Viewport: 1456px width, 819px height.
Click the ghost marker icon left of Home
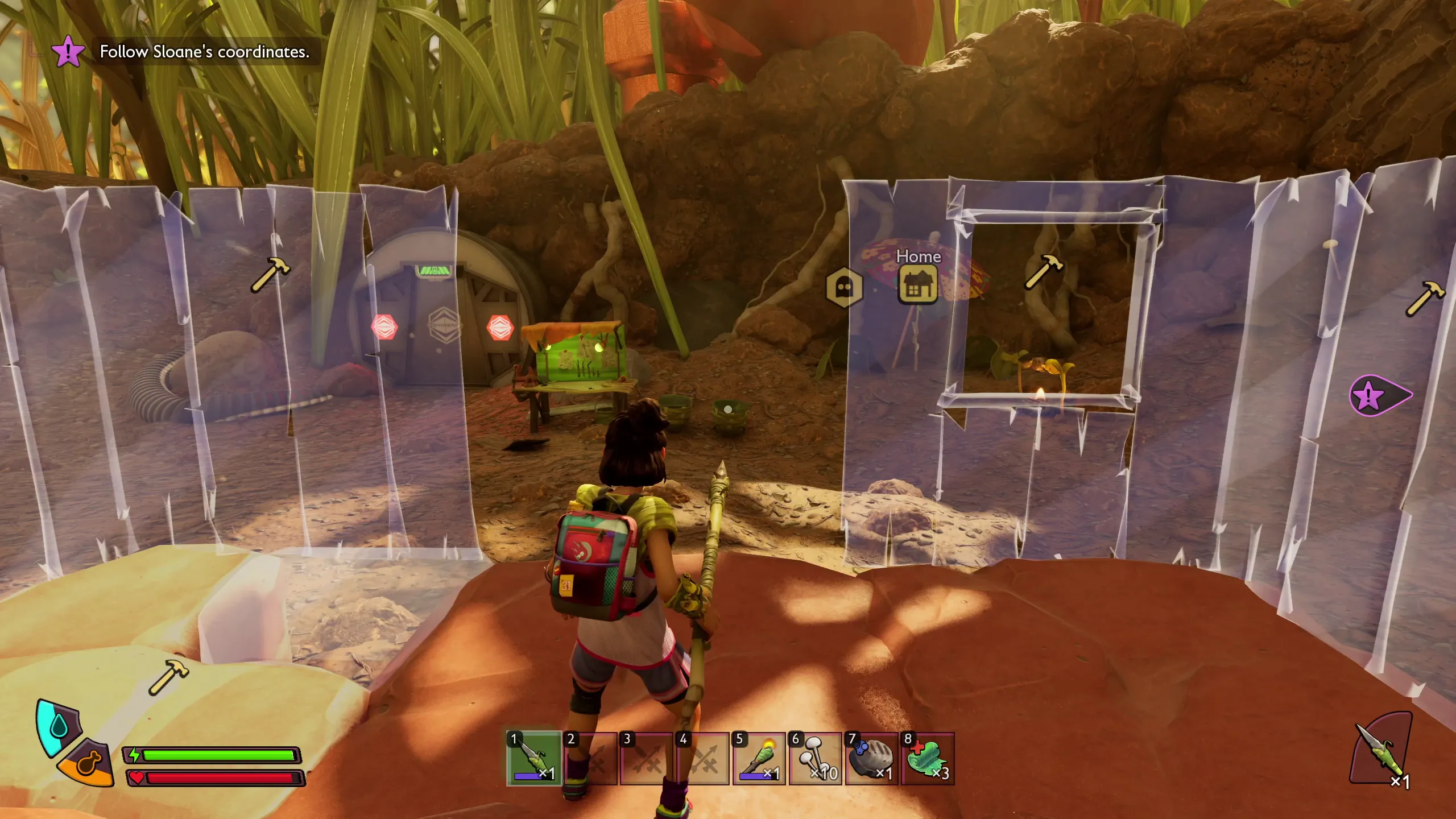844,287
